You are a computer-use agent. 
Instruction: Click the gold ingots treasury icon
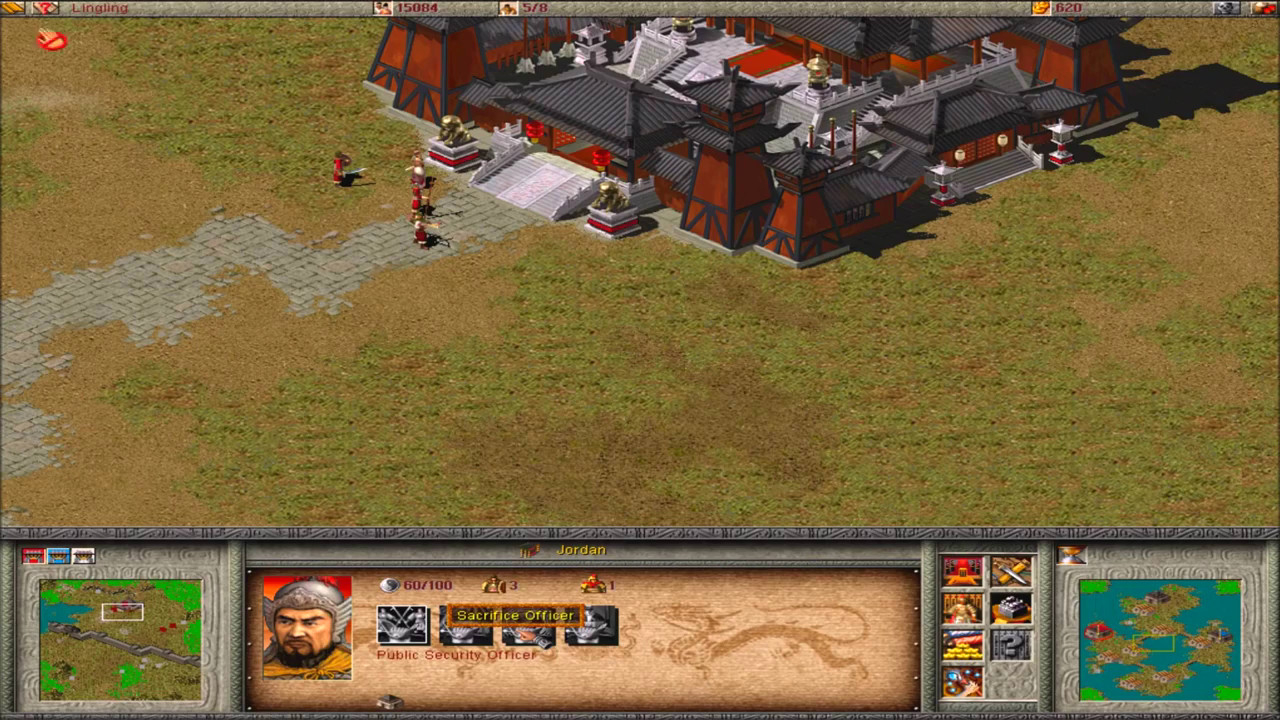pos(962,645)
